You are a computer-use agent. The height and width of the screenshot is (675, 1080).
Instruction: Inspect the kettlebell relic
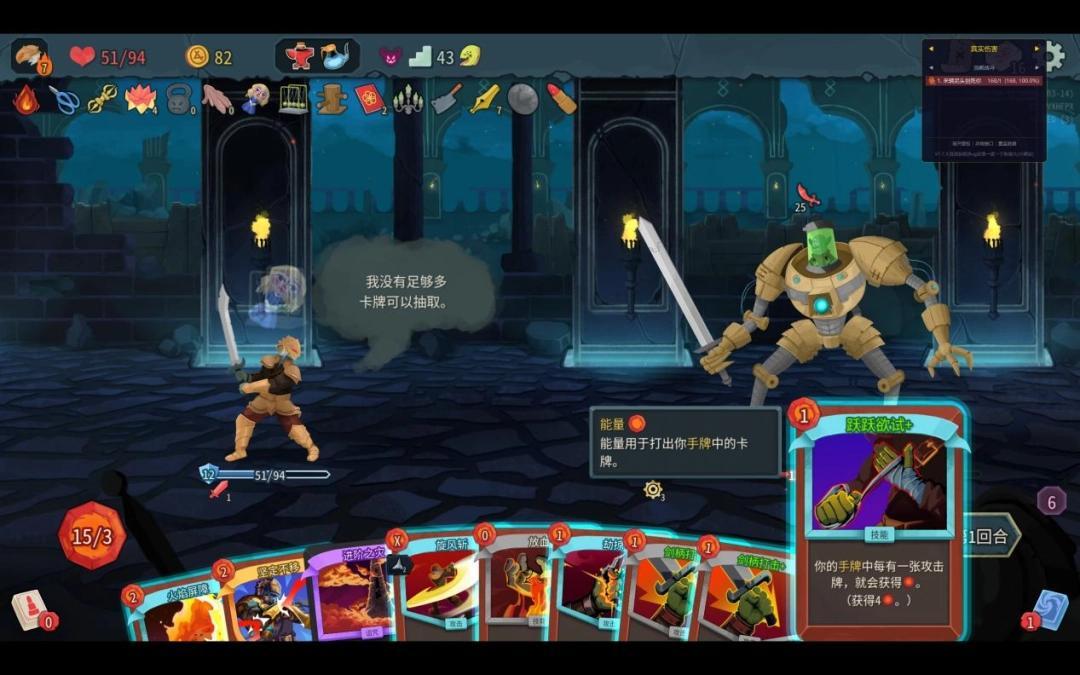[178, 99]
